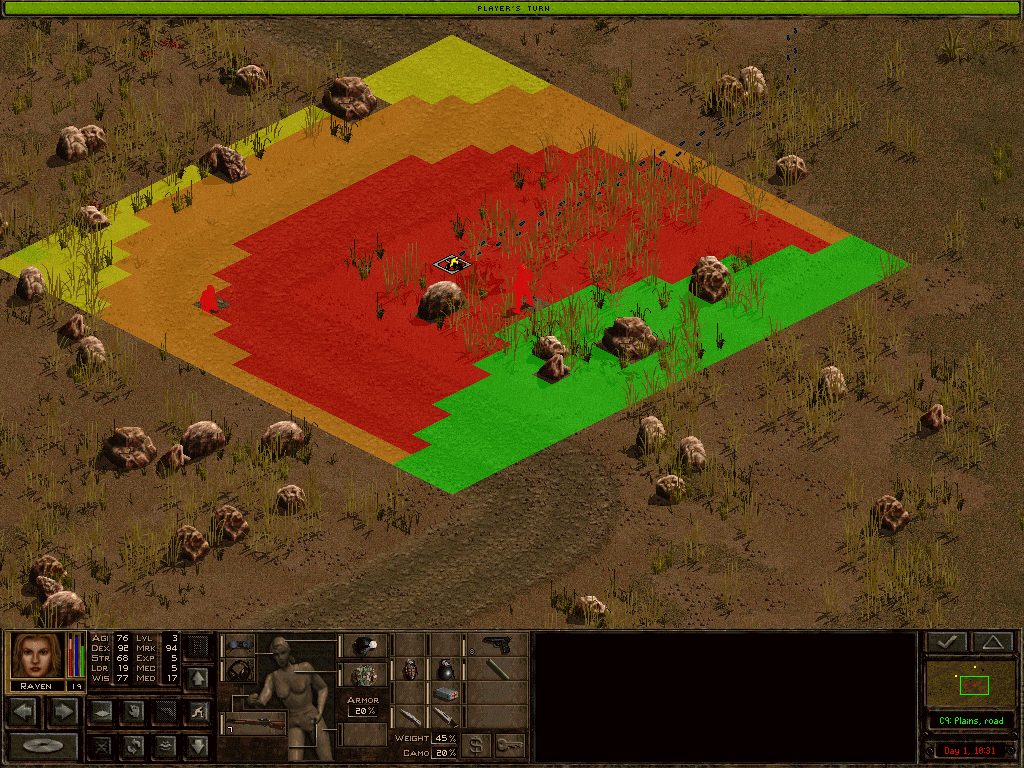Switch to the previous merc with left arrow
1024x768 pixels.
point(25,711)
